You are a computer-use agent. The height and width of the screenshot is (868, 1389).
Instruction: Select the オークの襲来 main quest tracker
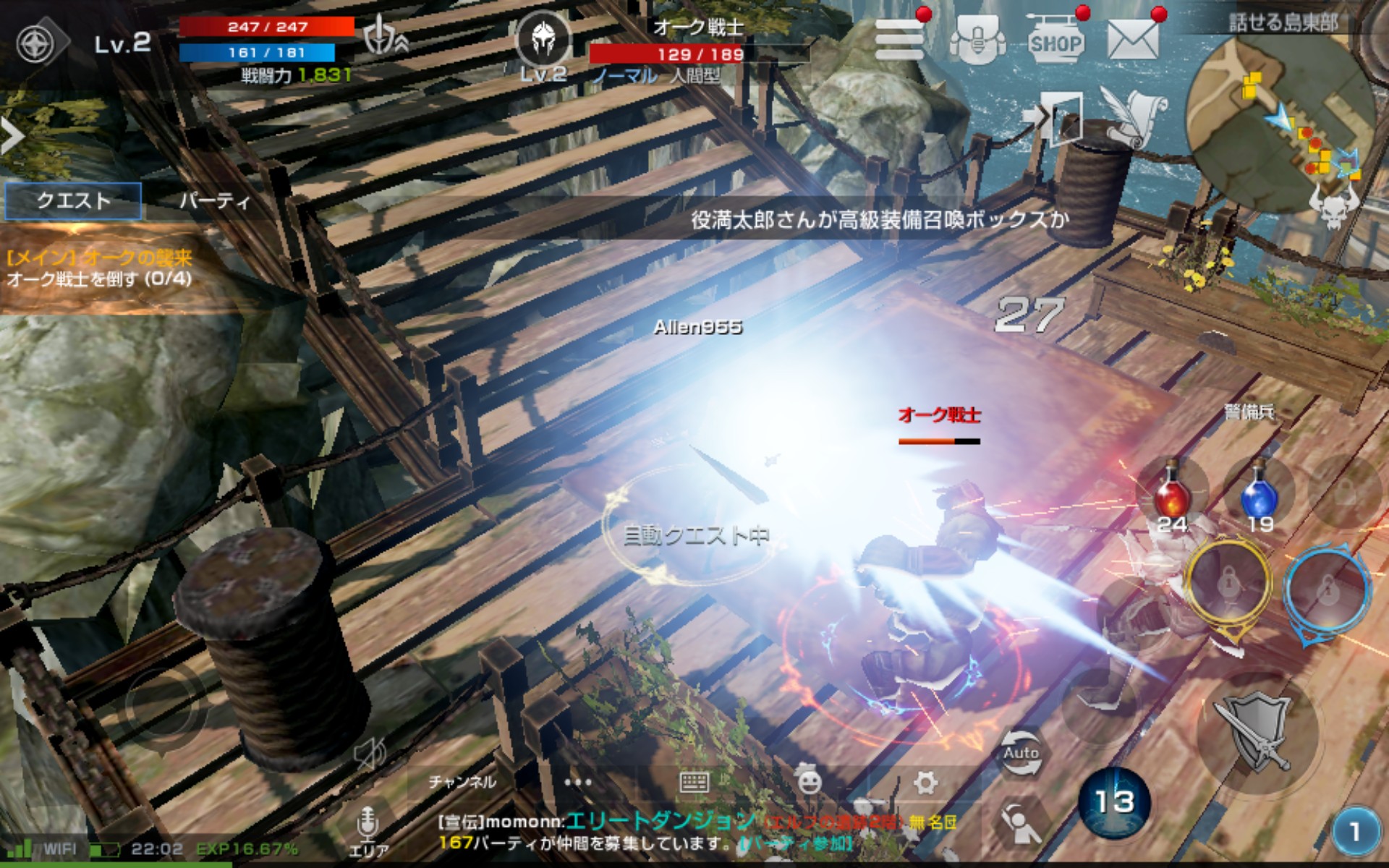pyautogui.click(x=99, y=268)
